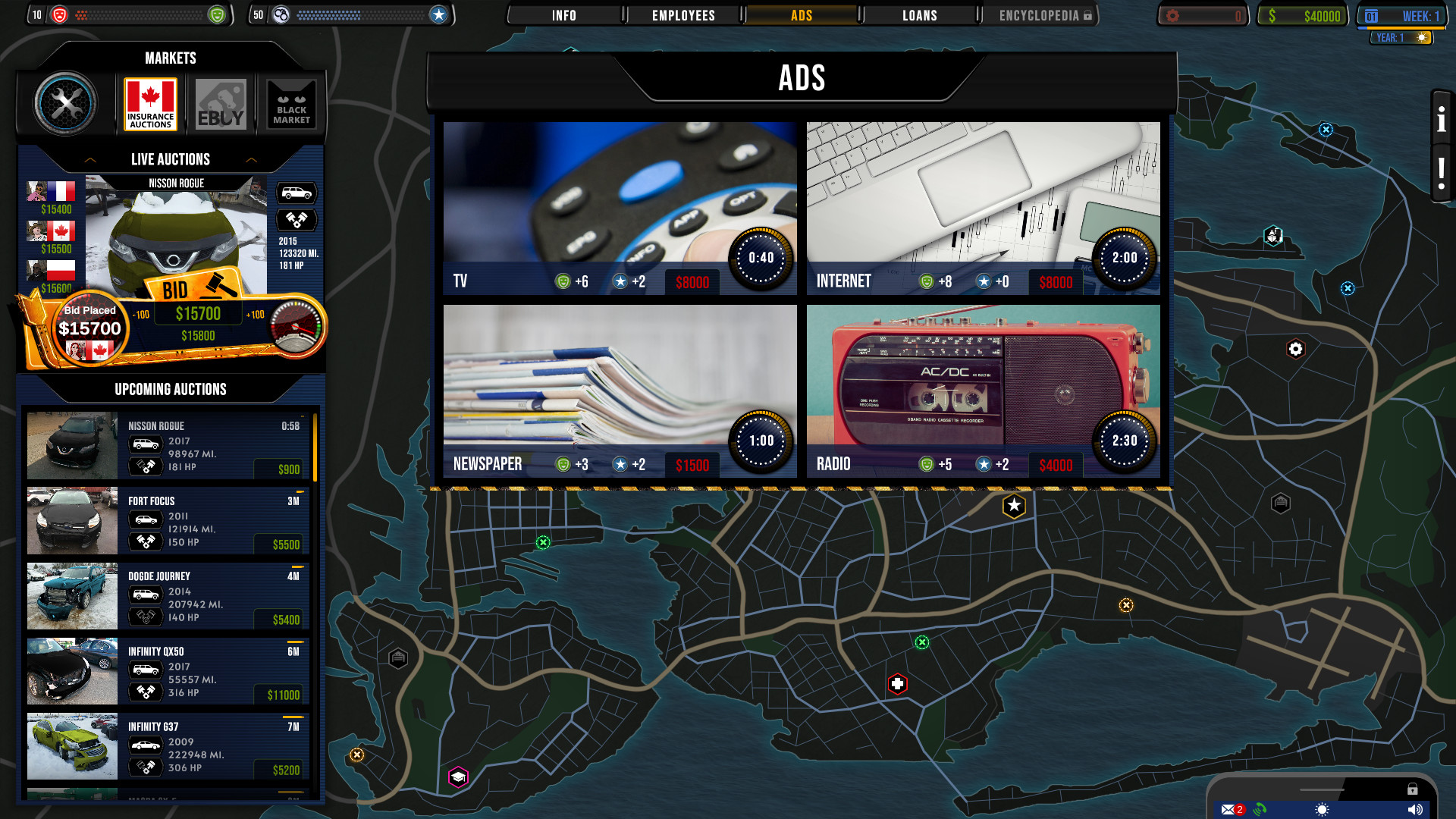This screenshot has width=1456, height=819.
Task: Purchase the Radio ad for $4000
Action: click(1056, 465)
